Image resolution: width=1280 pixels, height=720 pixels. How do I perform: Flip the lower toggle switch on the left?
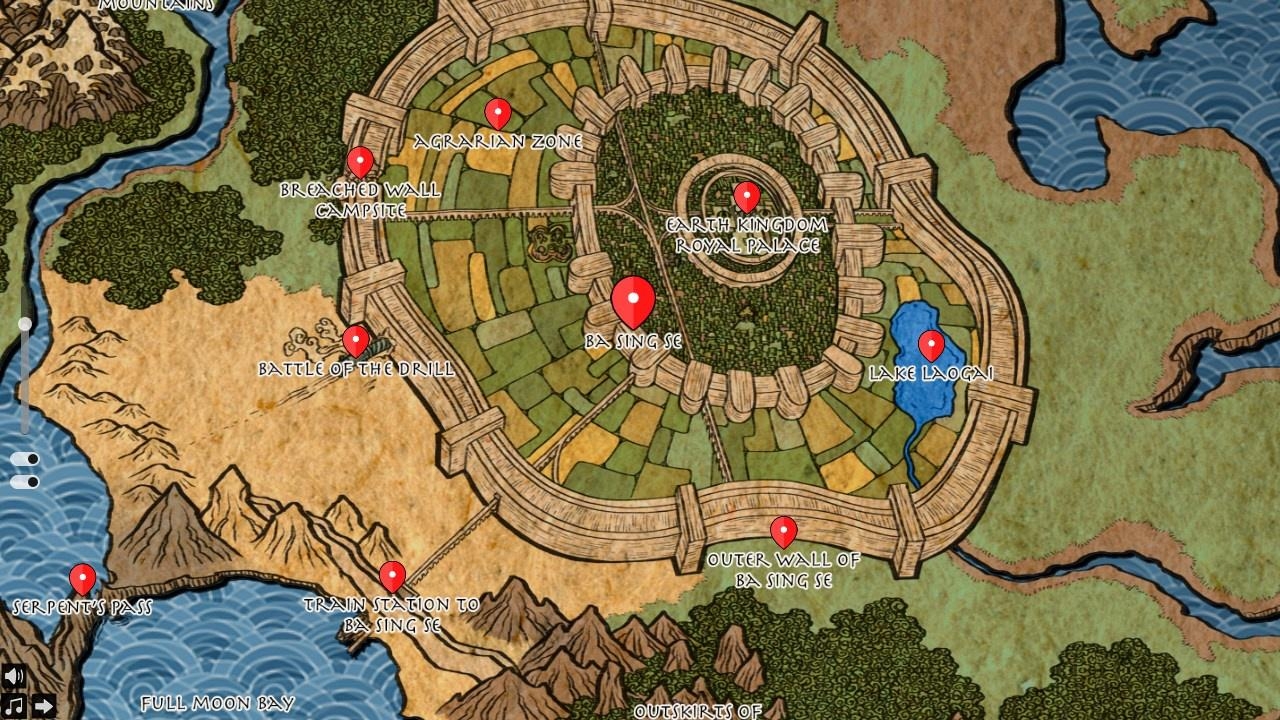click(x=24, y=481)
